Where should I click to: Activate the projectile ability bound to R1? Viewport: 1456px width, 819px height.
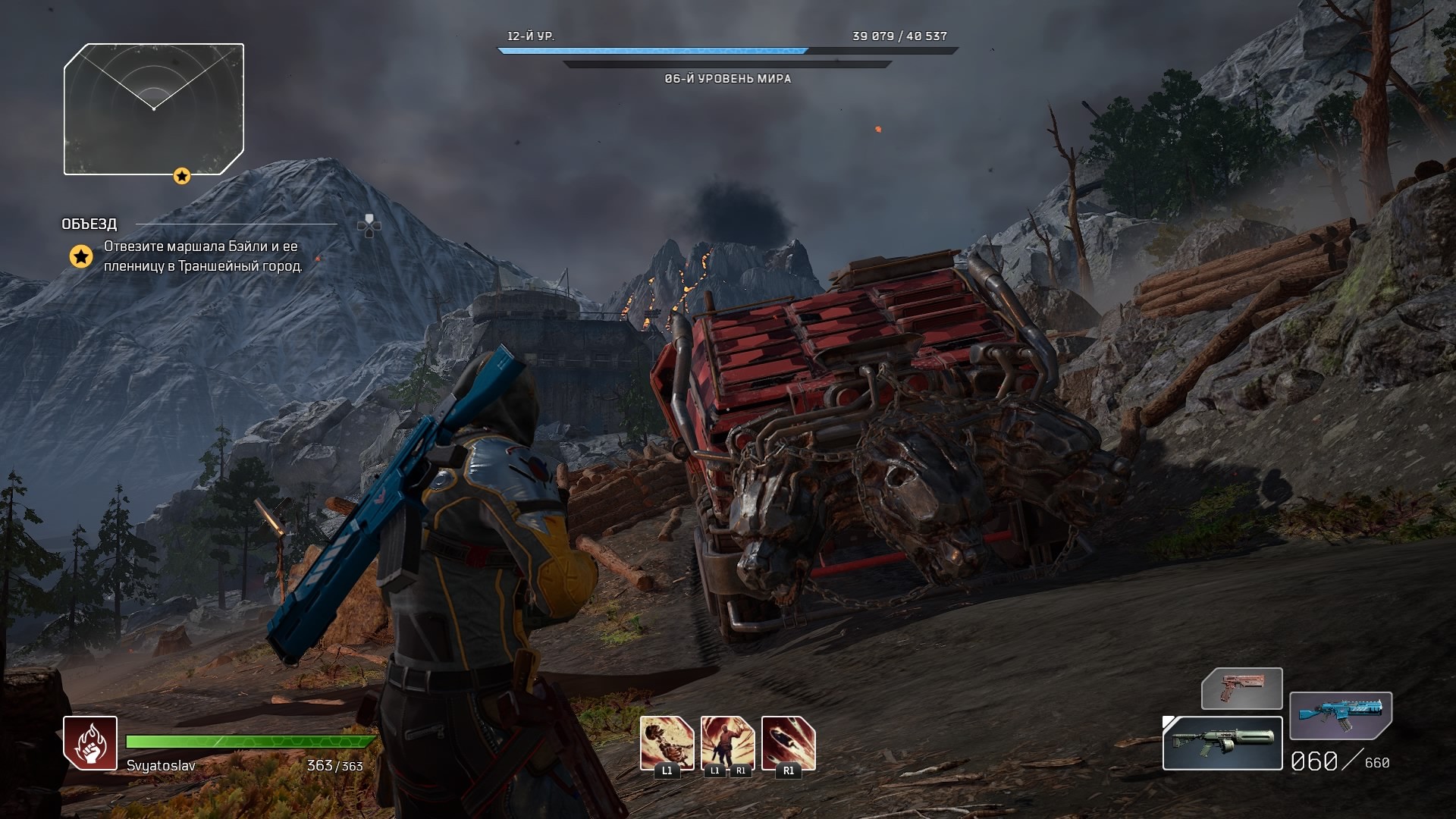[788, 743]
